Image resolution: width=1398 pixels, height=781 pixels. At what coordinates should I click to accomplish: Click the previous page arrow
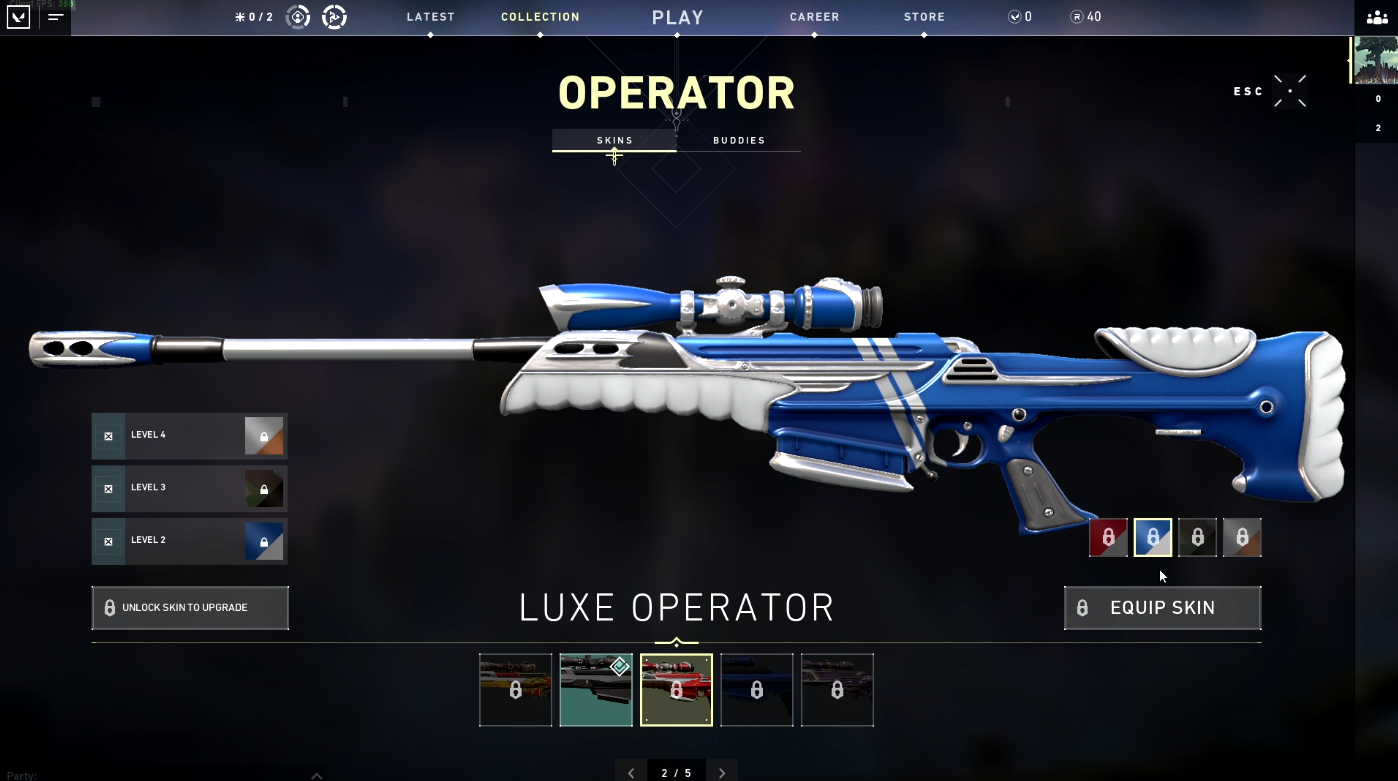tap(631, 771)
